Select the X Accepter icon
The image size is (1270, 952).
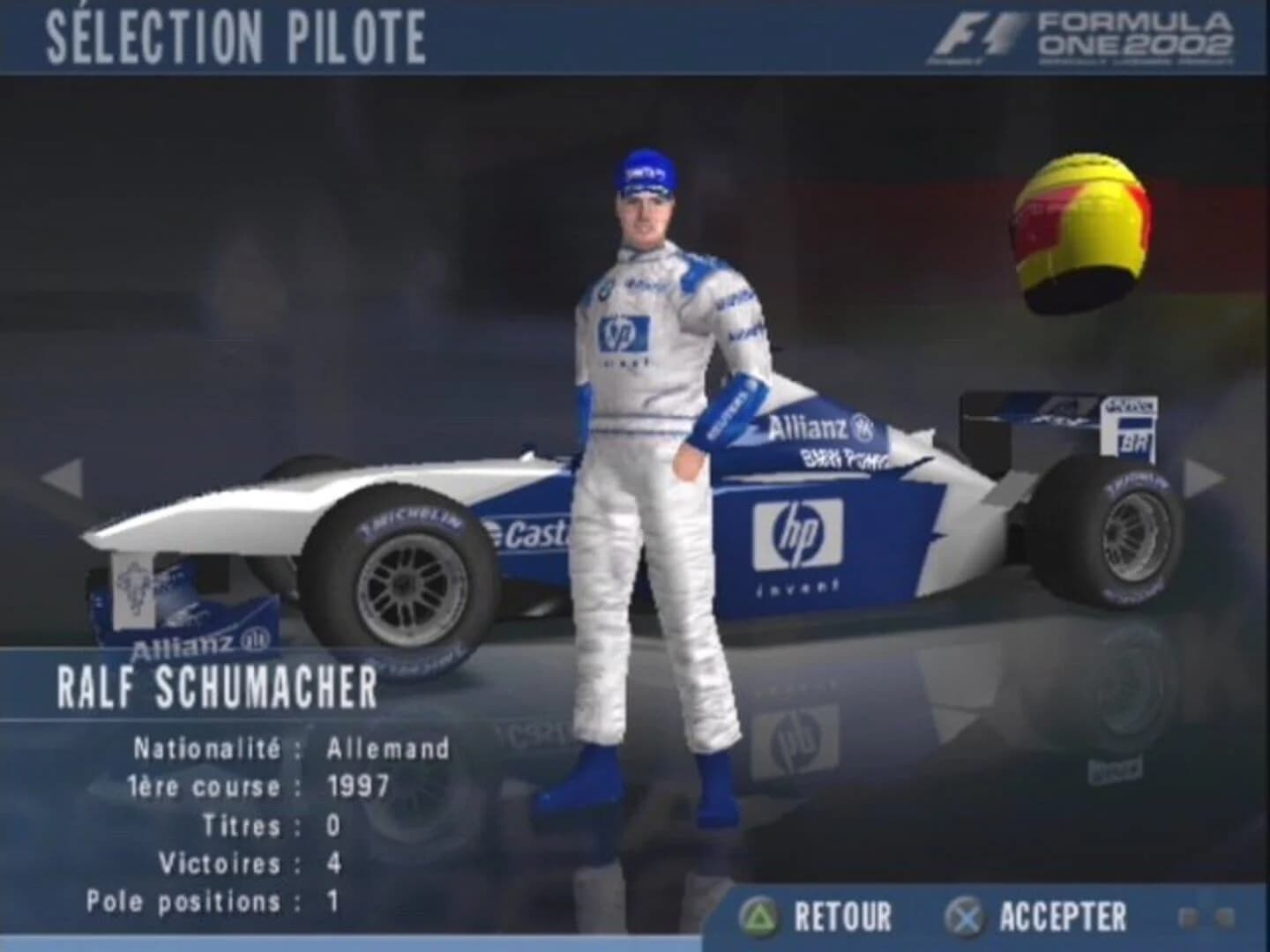(x=962, y=913)
